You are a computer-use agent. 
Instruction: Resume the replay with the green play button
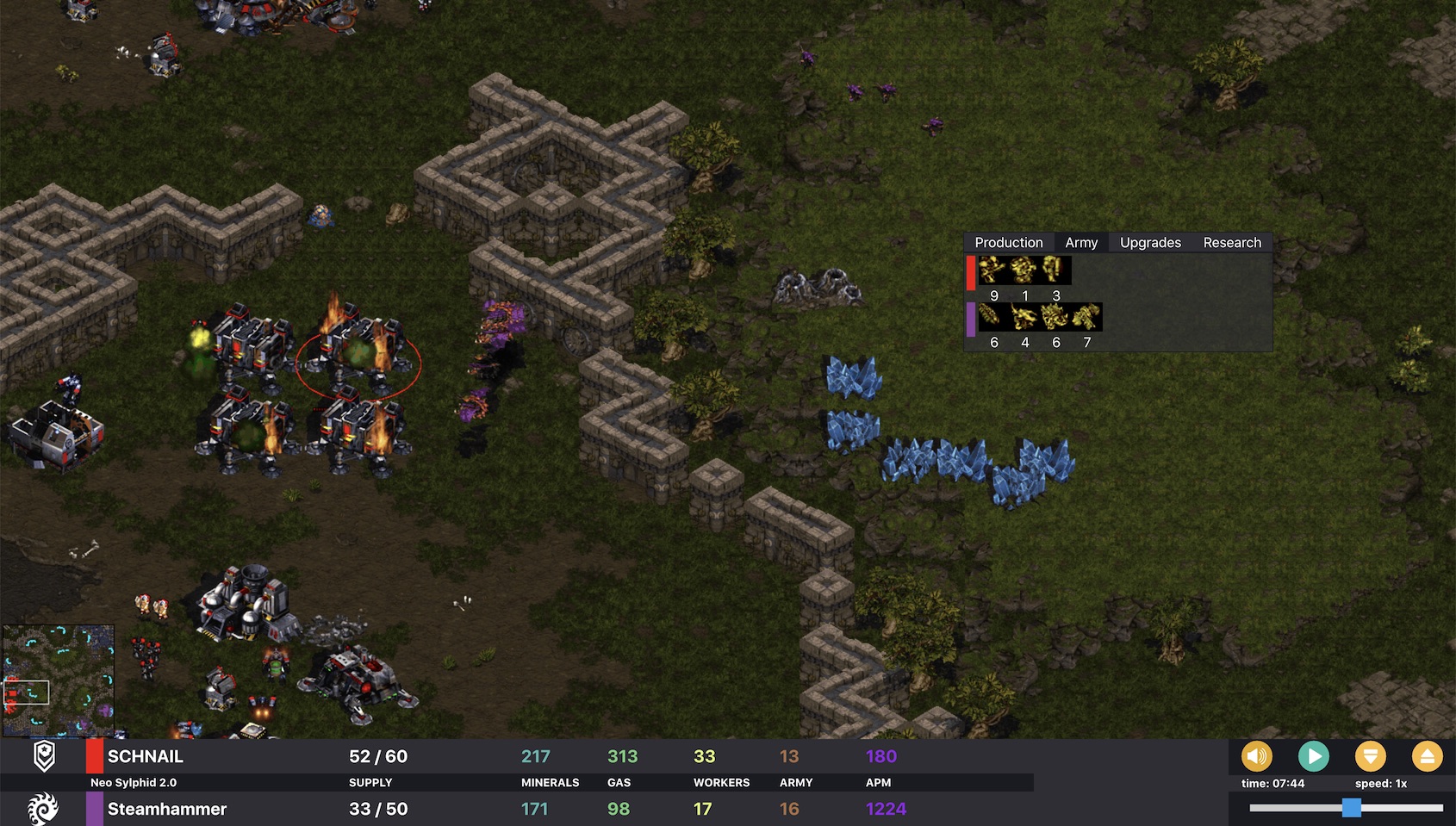coord(1313,756)
